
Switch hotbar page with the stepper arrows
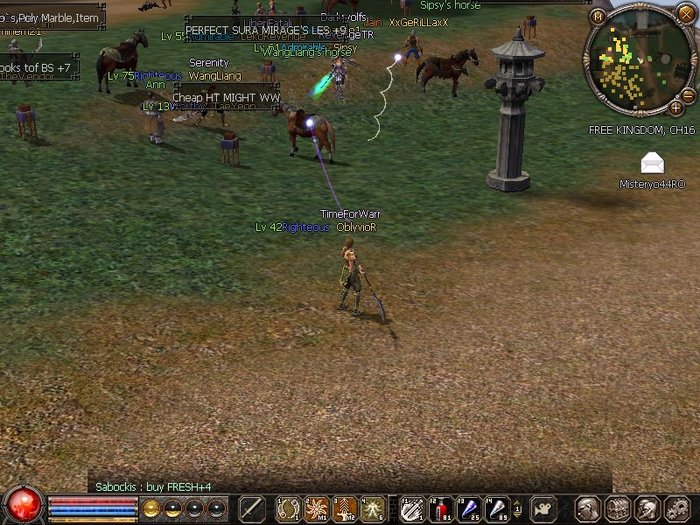[x=517, y=509]
